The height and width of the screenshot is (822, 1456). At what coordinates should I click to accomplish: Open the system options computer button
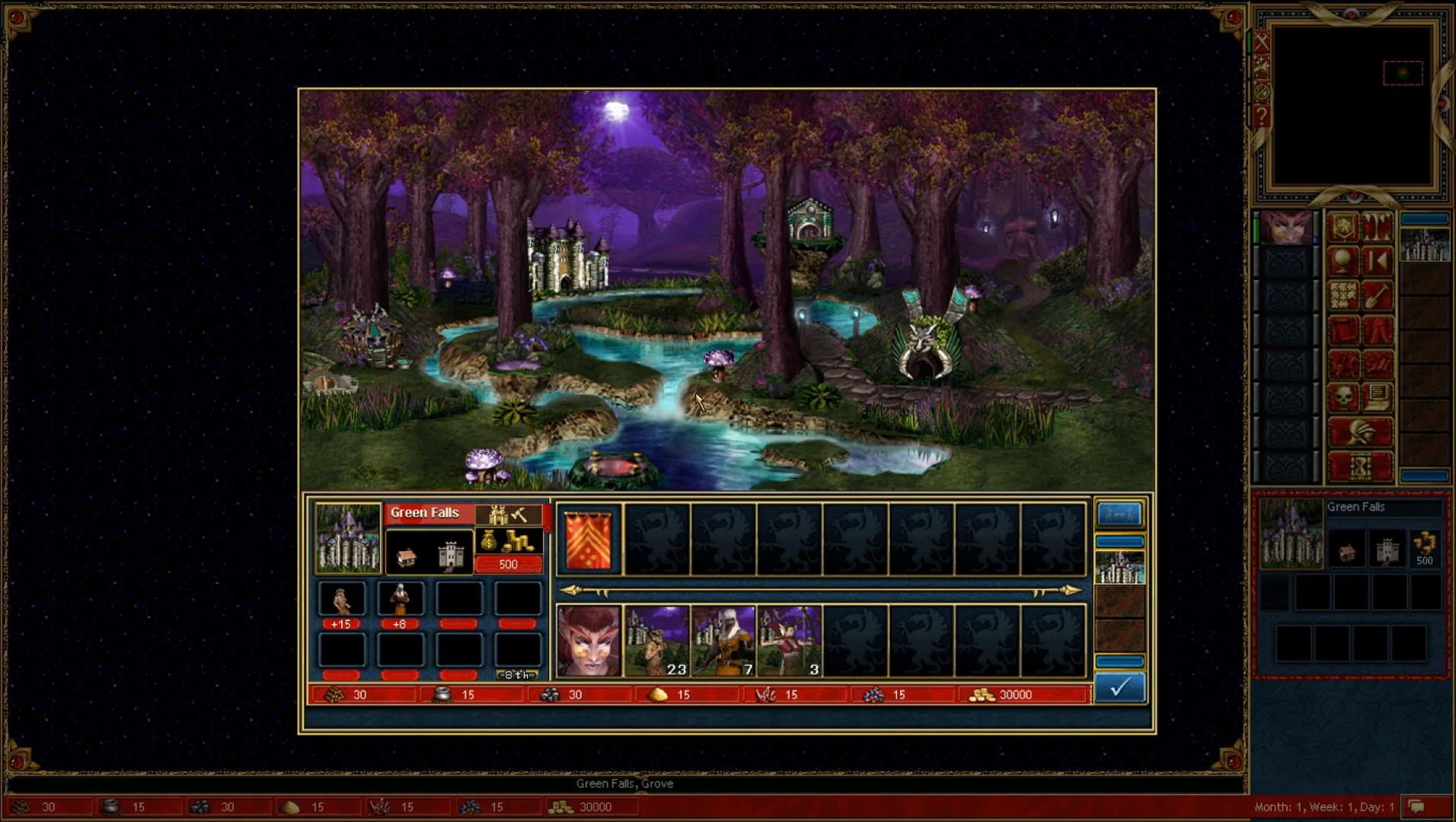tap(1378, 397)
